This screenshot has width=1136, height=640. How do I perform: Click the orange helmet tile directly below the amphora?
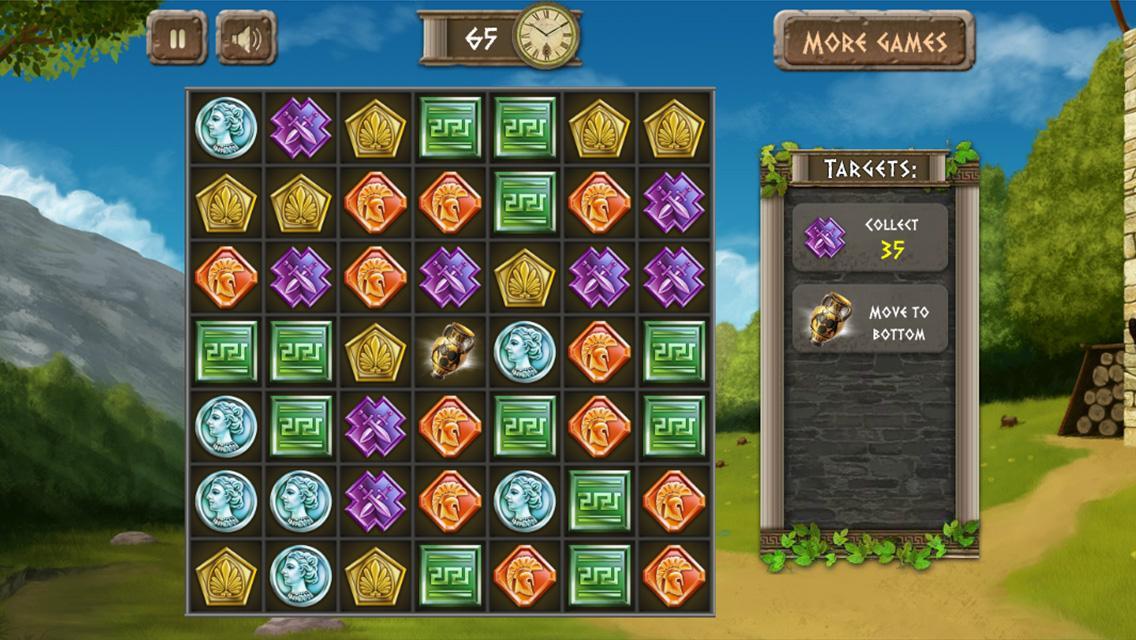(450, 427)
